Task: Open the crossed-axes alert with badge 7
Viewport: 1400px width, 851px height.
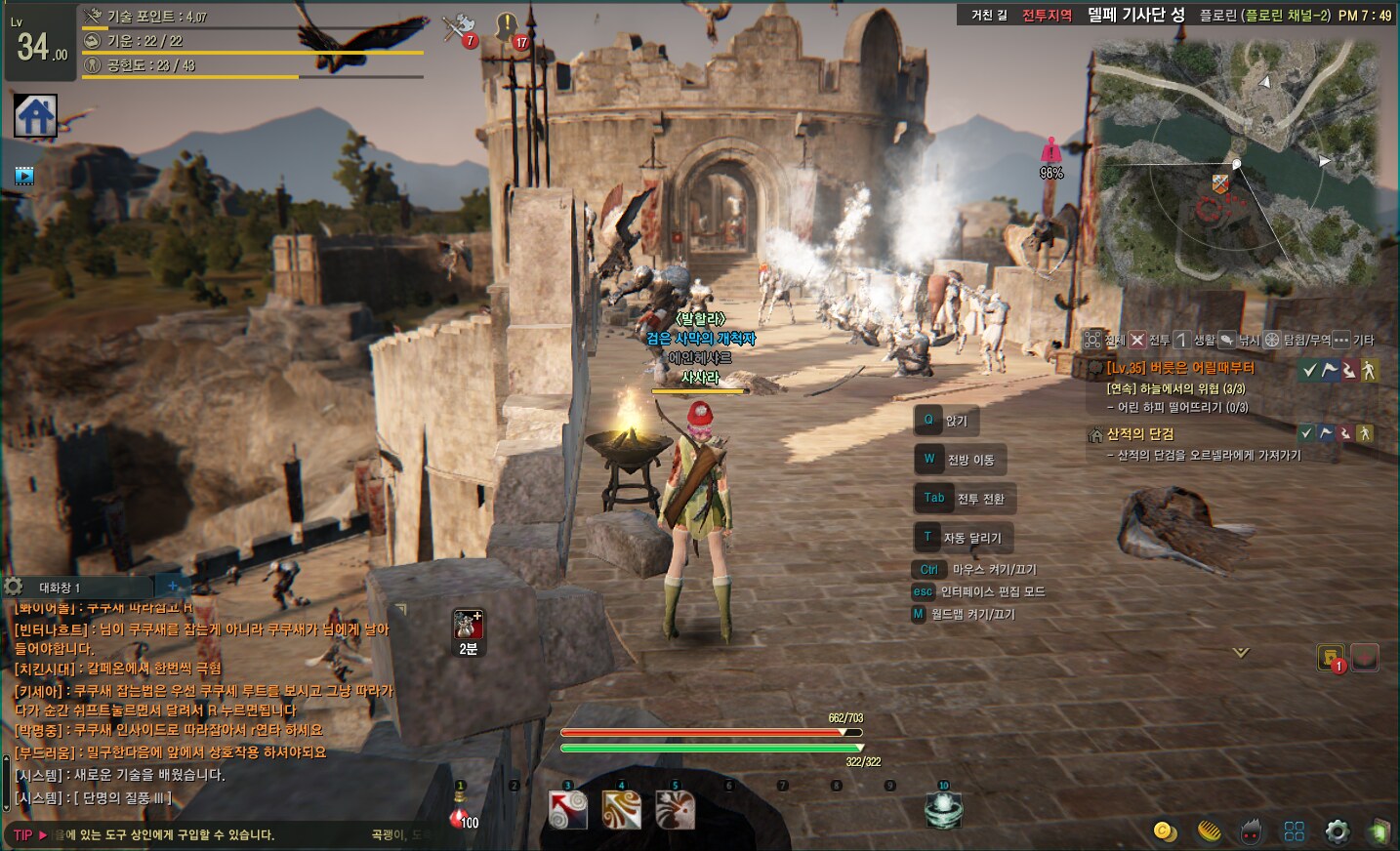Action: [x=457, y=29]
